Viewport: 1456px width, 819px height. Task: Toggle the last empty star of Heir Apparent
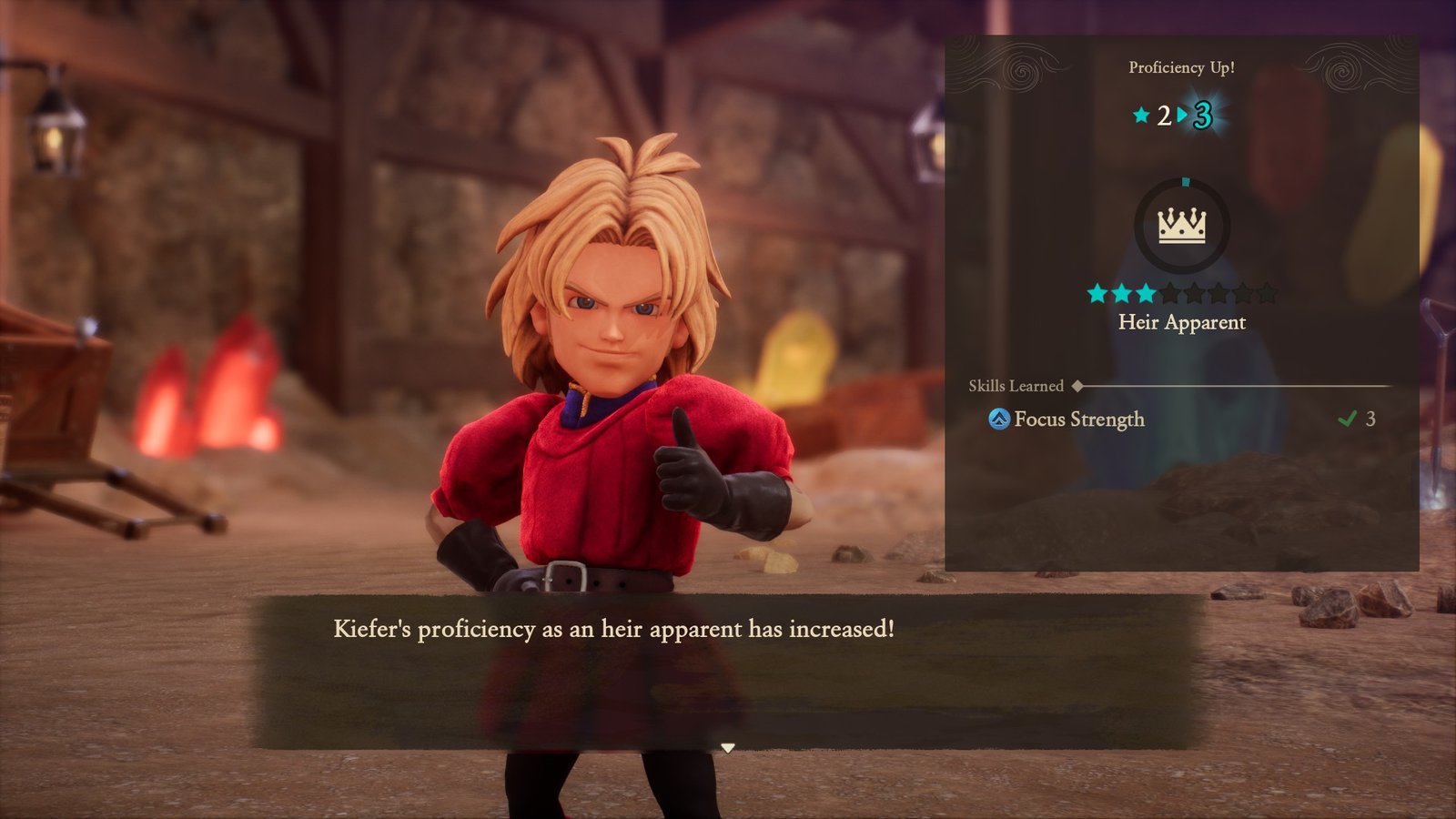(1267, 292)
